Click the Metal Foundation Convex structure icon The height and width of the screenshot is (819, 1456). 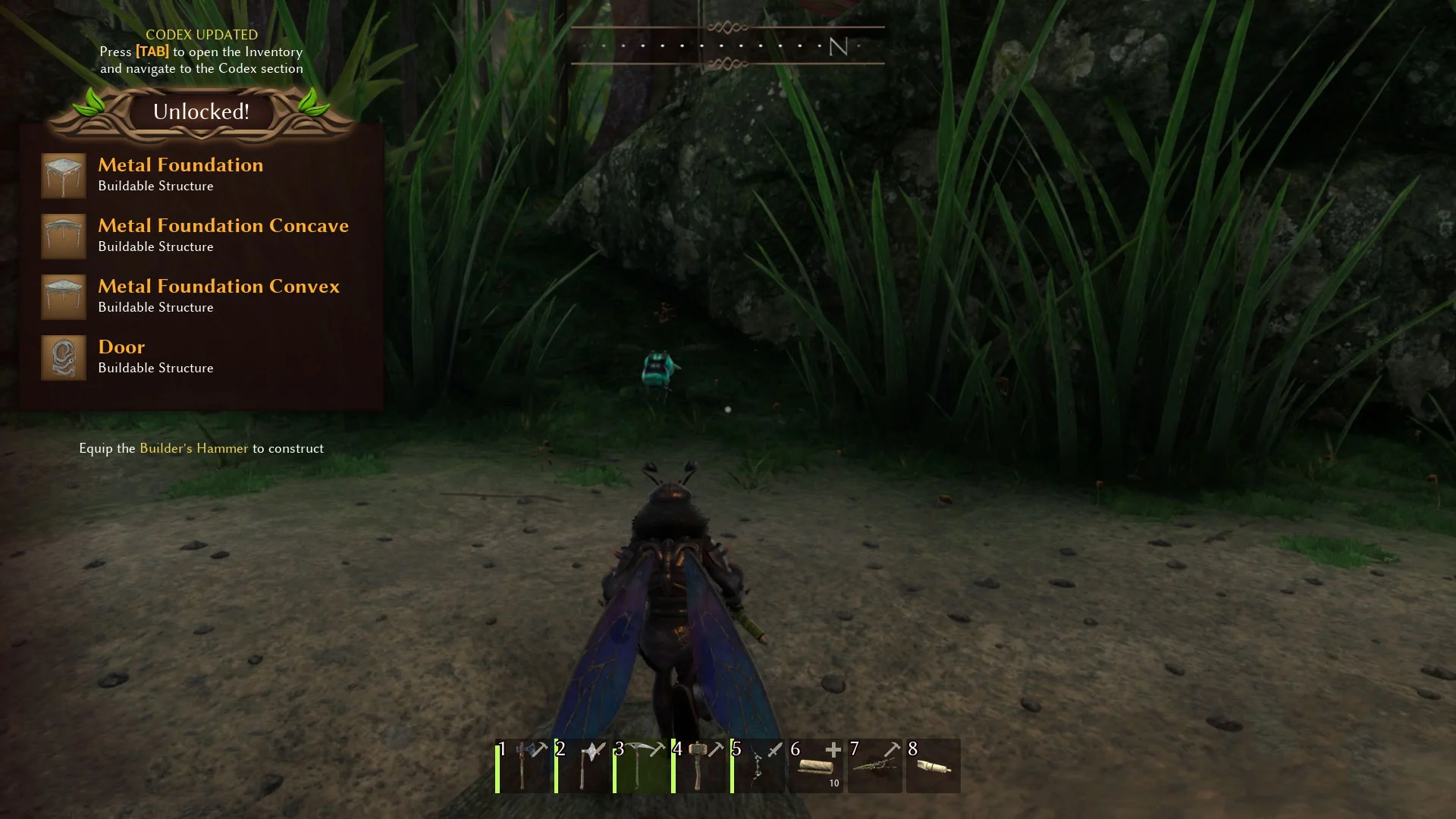pyautogui.click(x=64, y=297)
